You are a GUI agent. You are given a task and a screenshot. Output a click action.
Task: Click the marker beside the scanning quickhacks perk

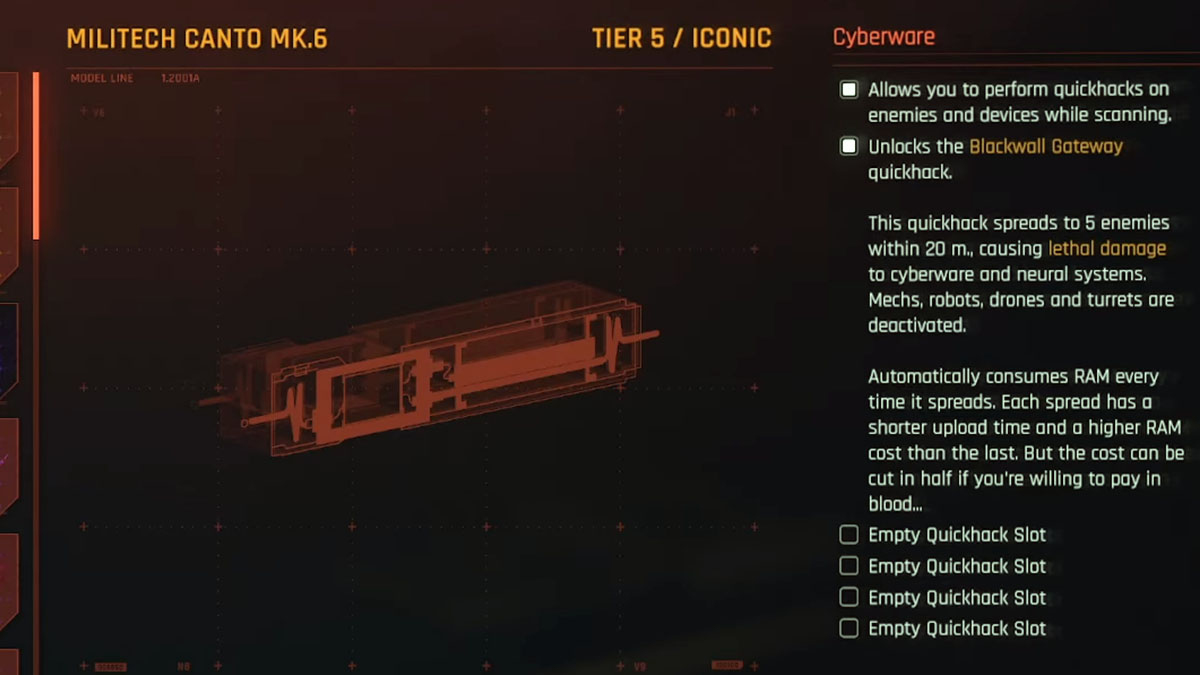[849, 90]
